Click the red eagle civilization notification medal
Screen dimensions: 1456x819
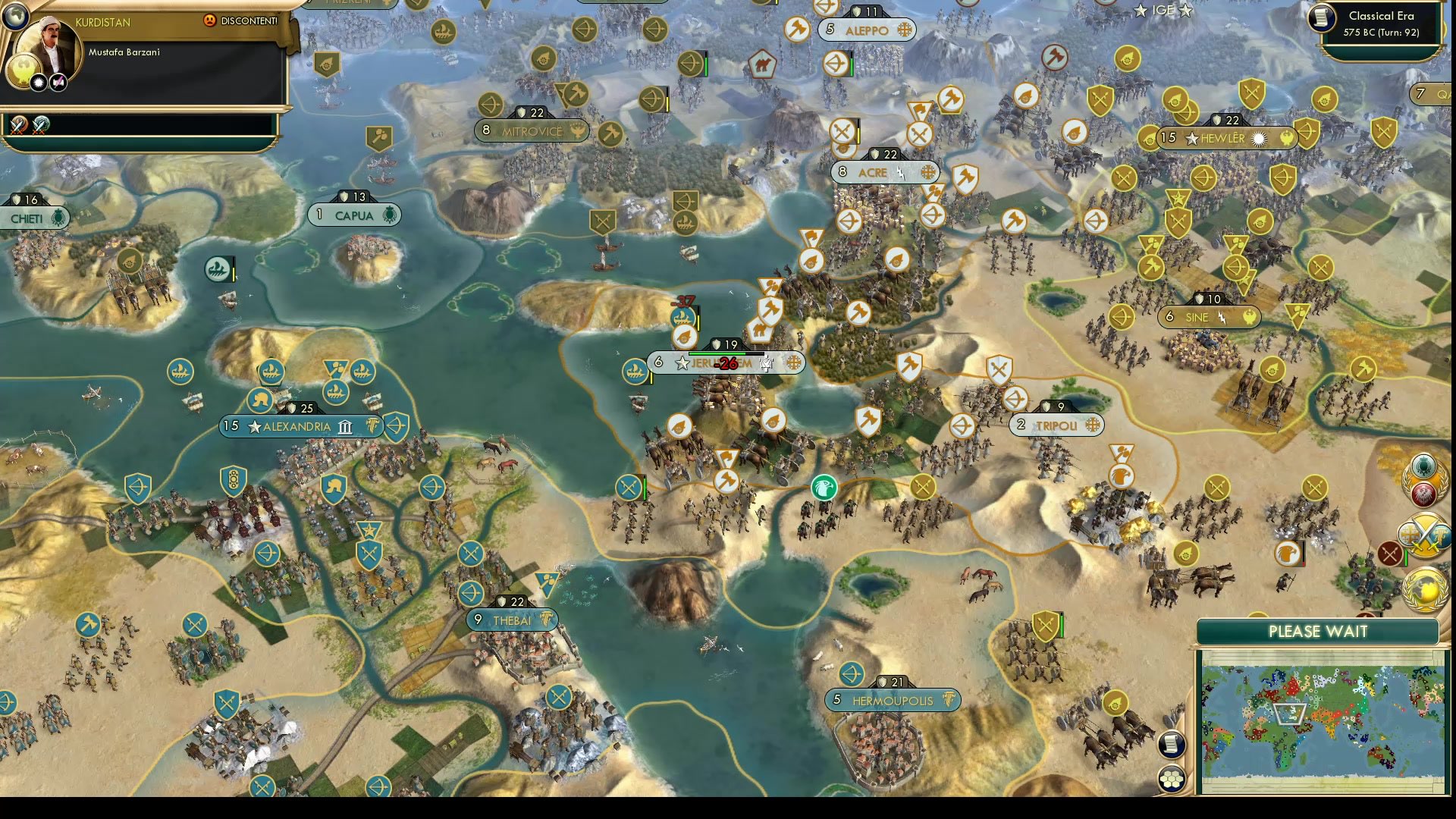pyautogui.click(x=1423, y=492)
